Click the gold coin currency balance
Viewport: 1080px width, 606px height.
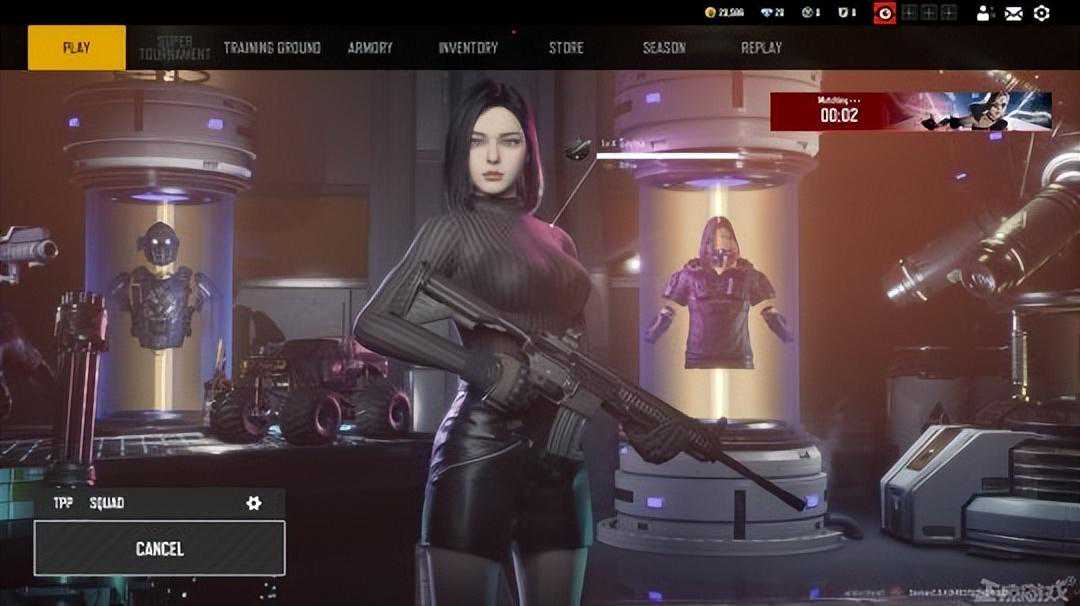tap(723, 13)
